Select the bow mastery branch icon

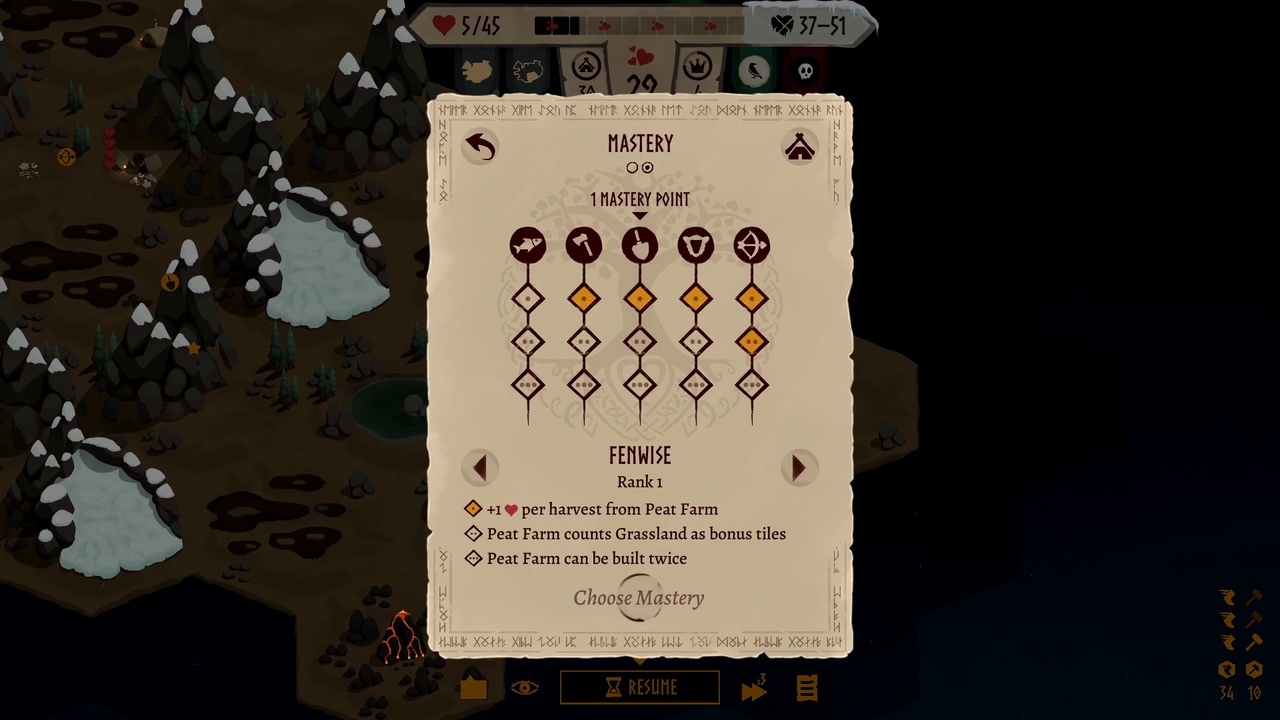[x=751, y=245]
